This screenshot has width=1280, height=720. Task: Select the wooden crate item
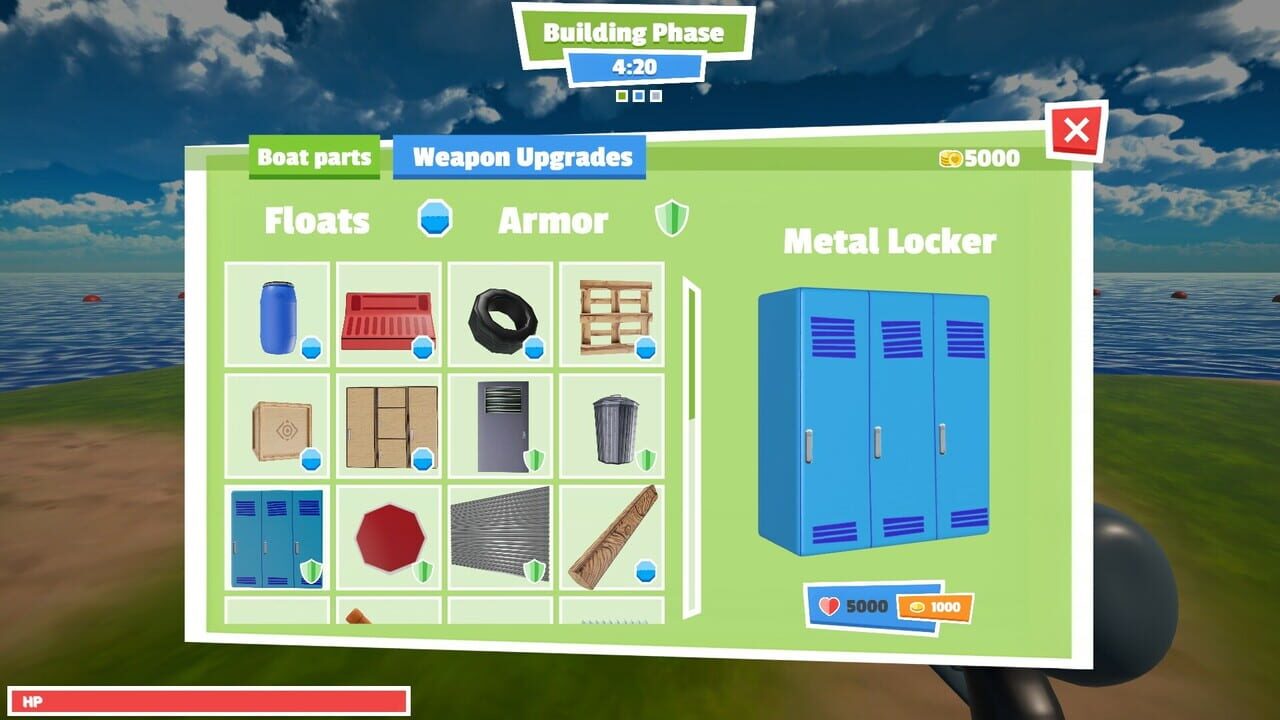tap(279, 427)
